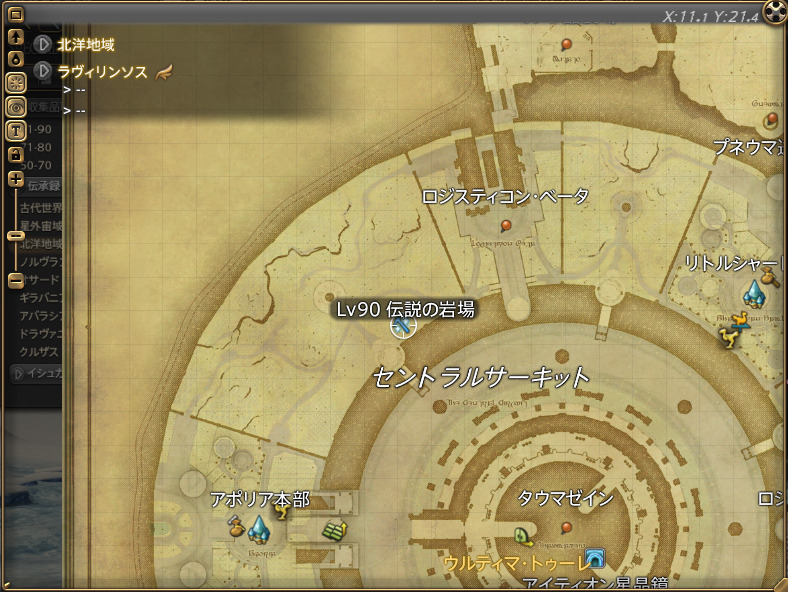The image size is (788, 592).
Task: Zoom in with the plus button
Action: coord(16,179)
